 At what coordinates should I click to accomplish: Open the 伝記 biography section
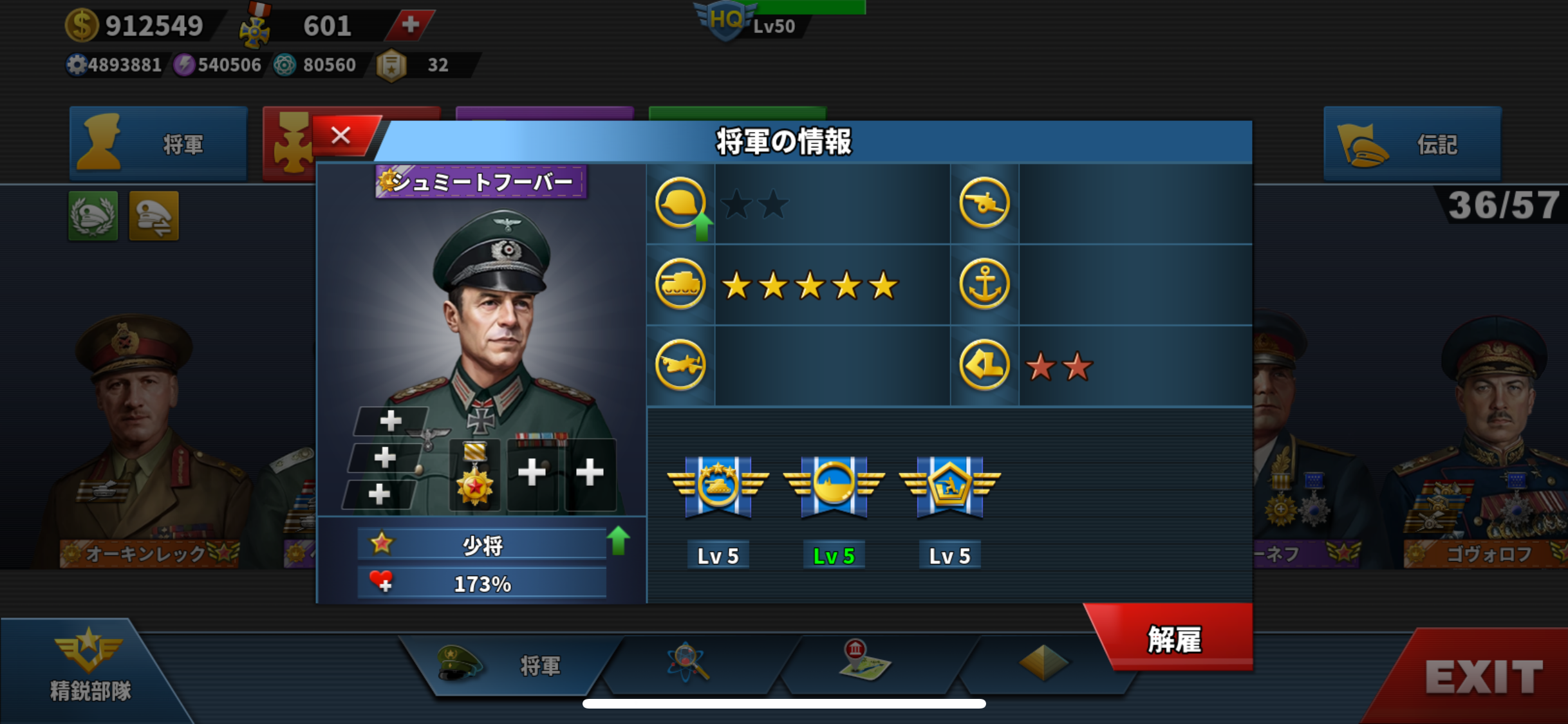[1412, 144]
